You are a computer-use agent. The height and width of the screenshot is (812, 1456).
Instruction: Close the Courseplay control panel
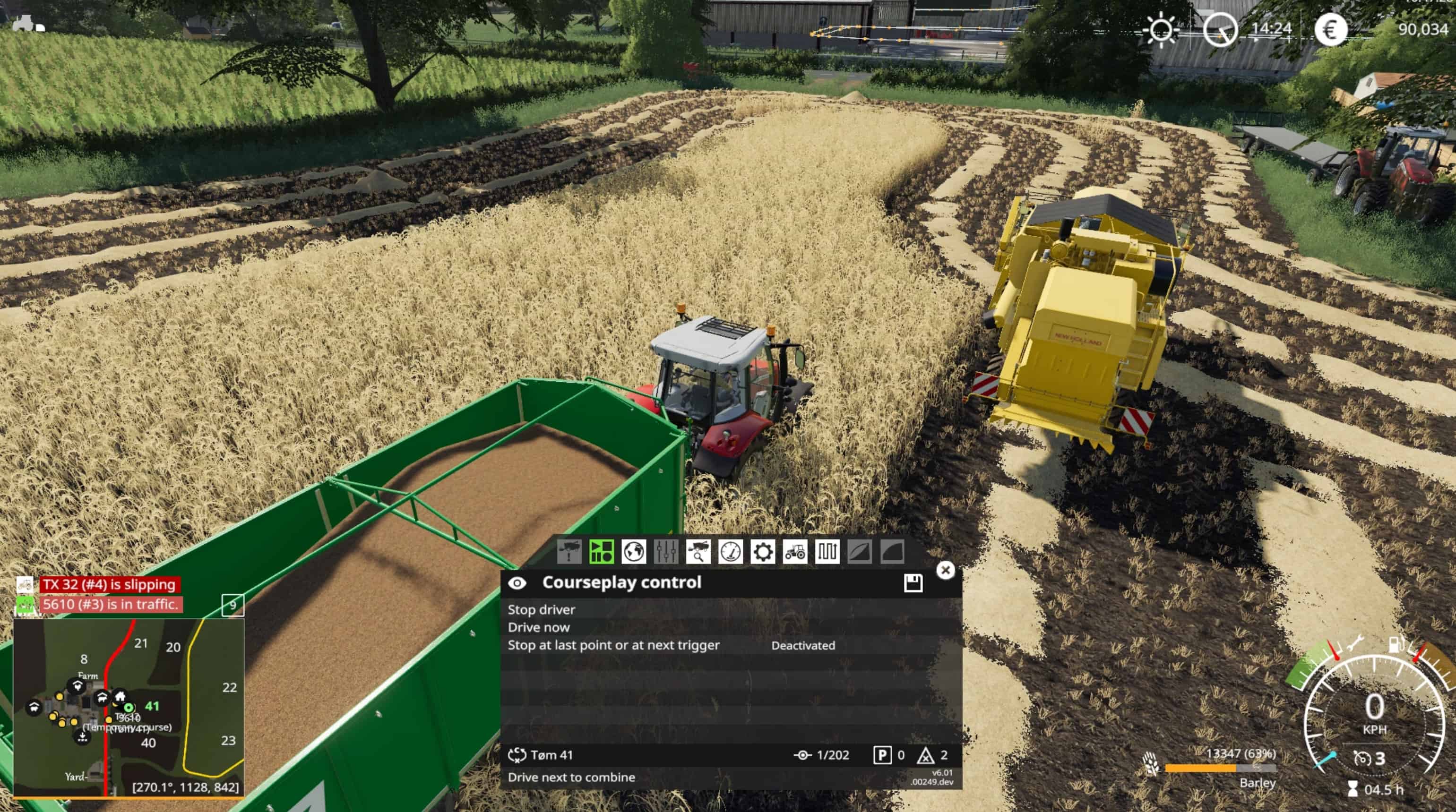coord(945,570)
